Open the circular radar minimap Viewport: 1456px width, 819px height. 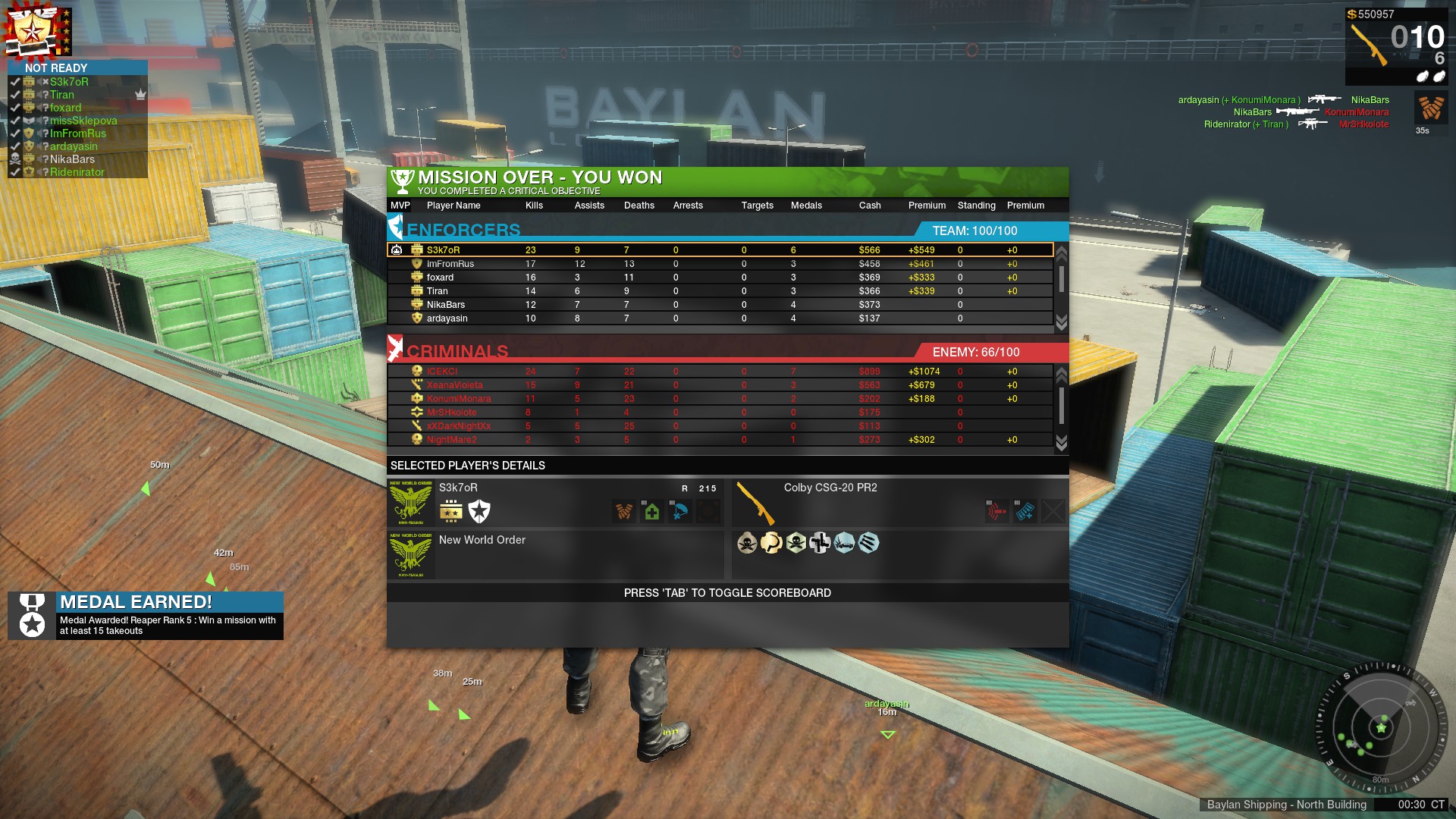1380,727
